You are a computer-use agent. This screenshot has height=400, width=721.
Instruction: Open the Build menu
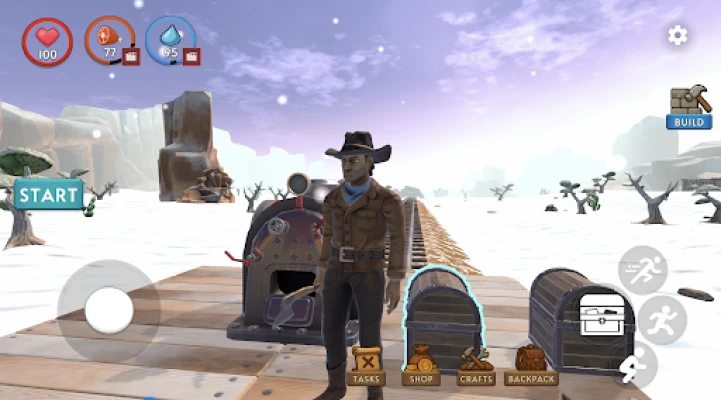[689, 107]
